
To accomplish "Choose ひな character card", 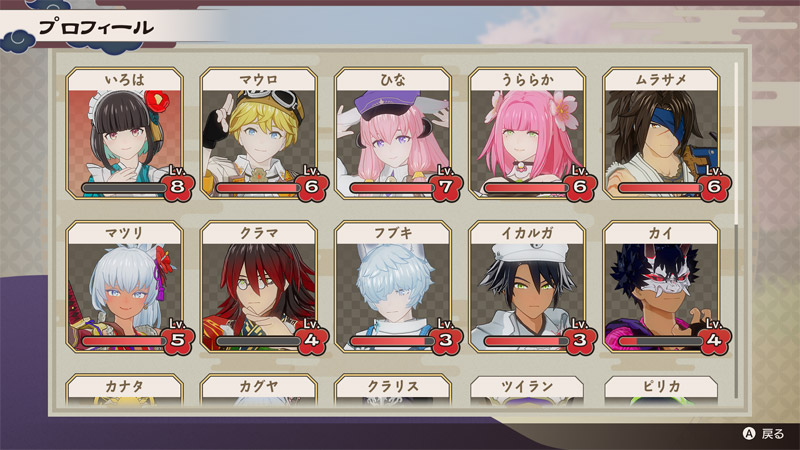I will click(393, 135).
